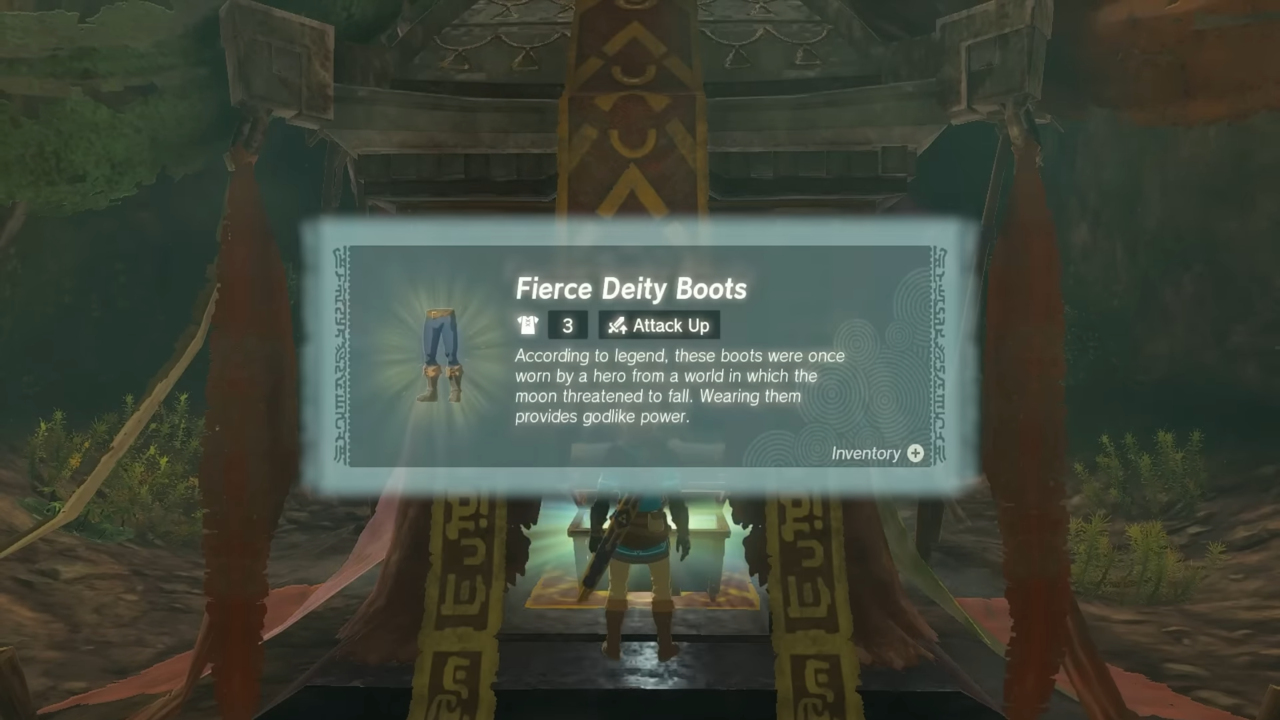Click the right ornamental border strip
This screenshot has width=1280, height=720.
tap(937, 355)
